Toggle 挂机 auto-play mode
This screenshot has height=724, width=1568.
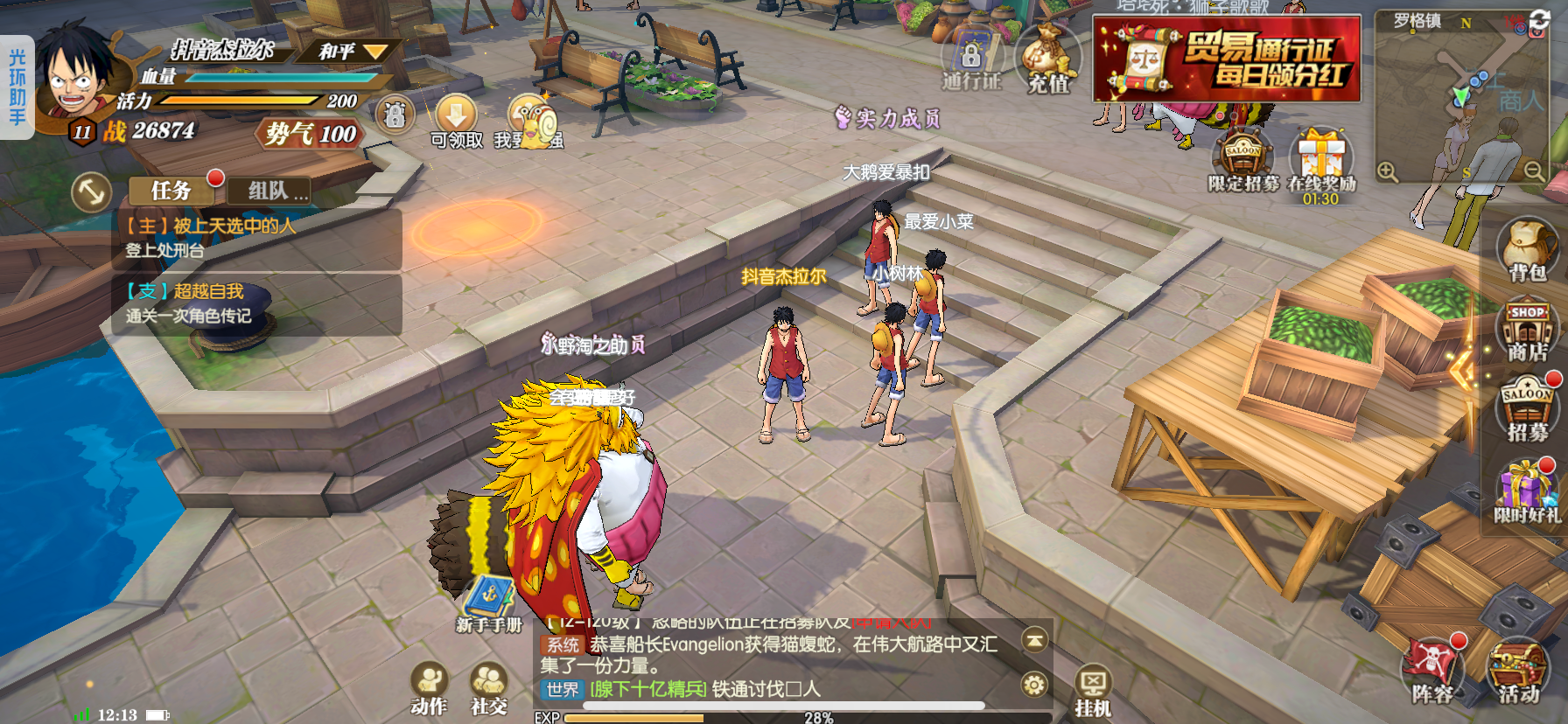(1093, 691)
